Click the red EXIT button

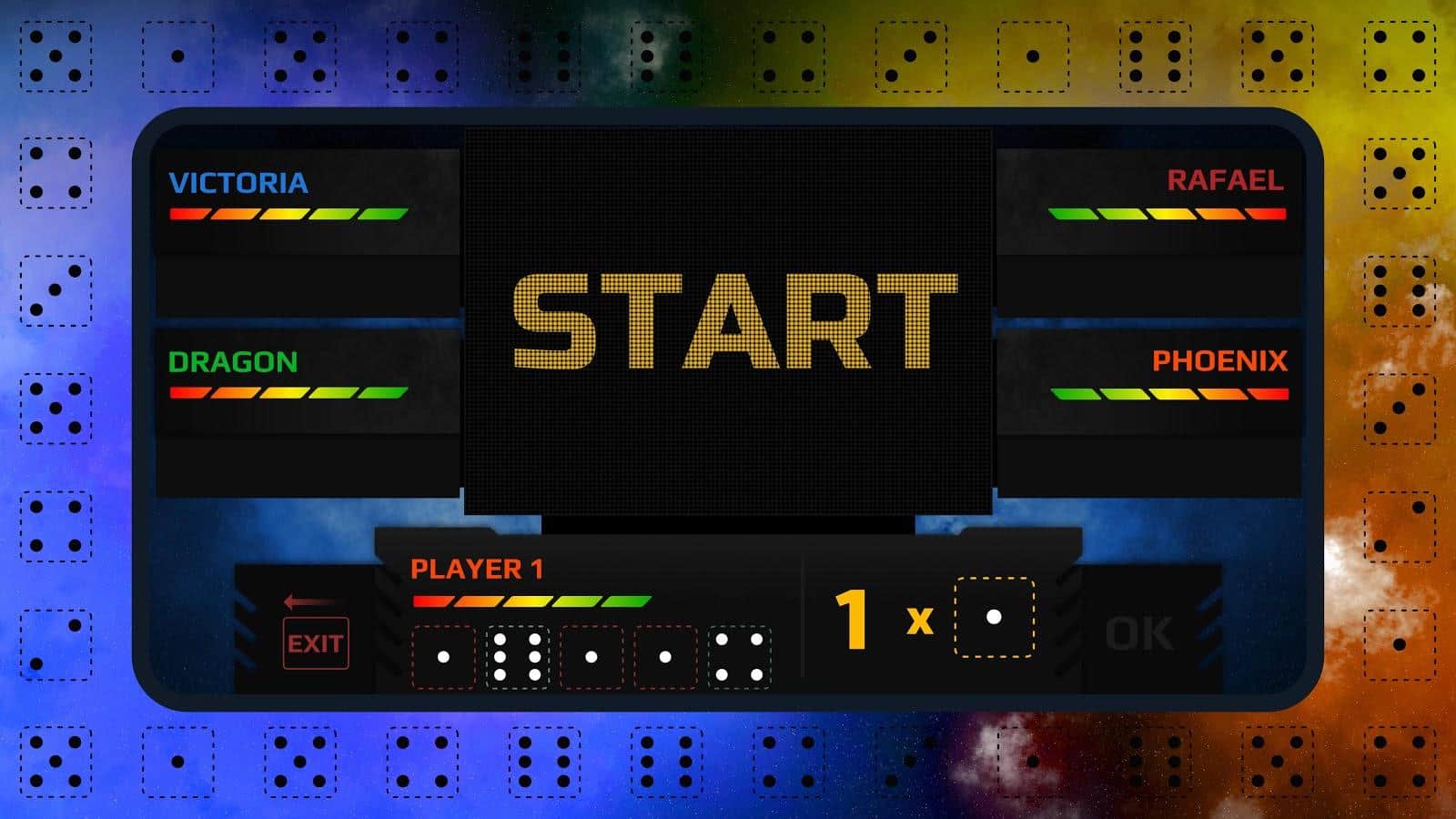[316, 643]
